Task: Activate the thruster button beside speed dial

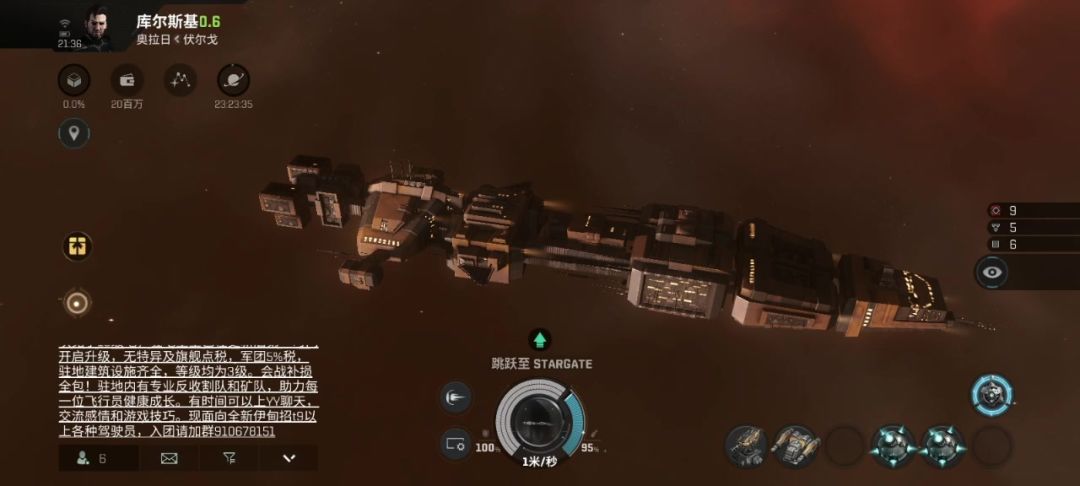Action: pyautogui.click(x=456, y=398)
